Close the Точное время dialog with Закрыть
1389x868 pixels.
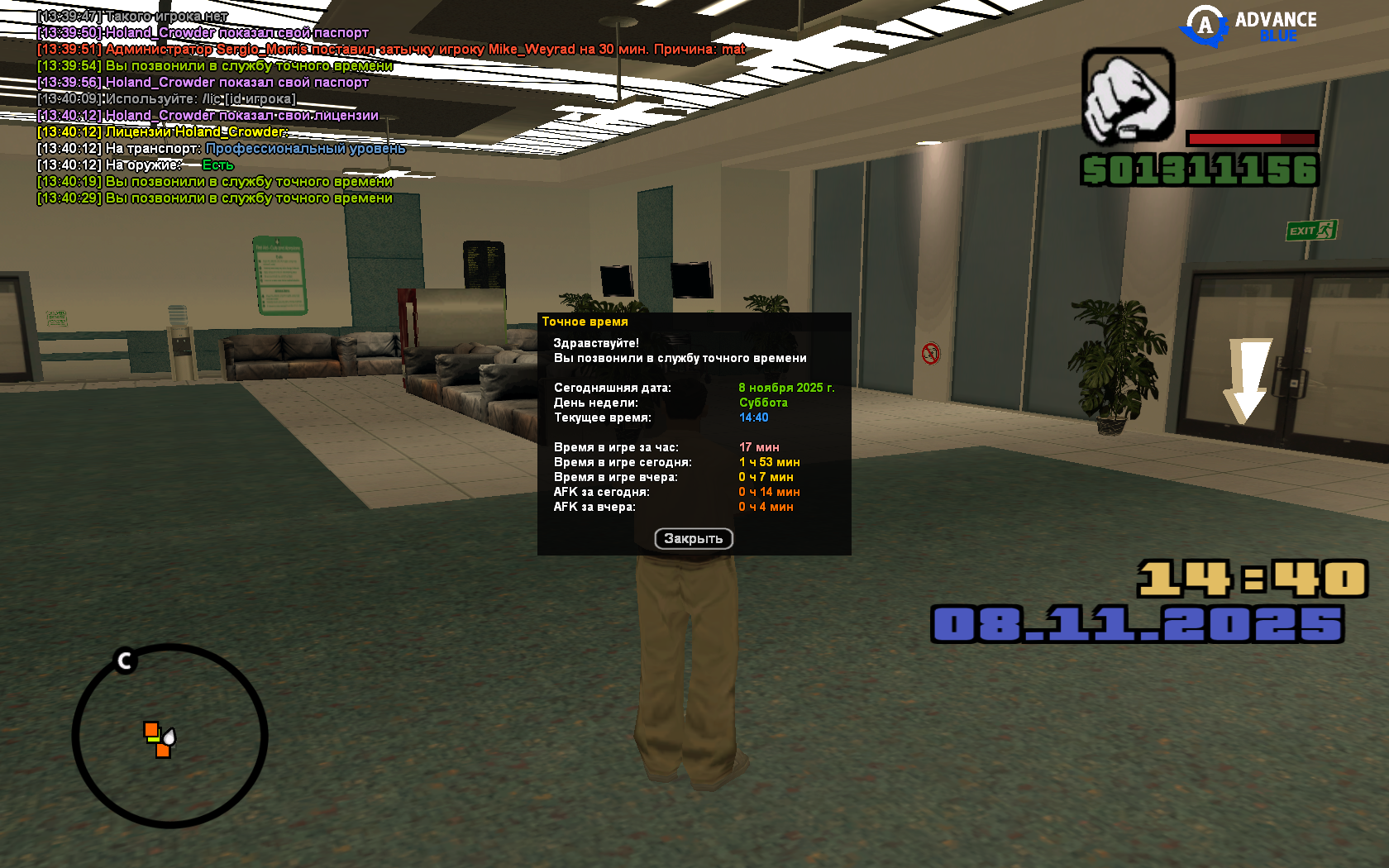[694, 539]
